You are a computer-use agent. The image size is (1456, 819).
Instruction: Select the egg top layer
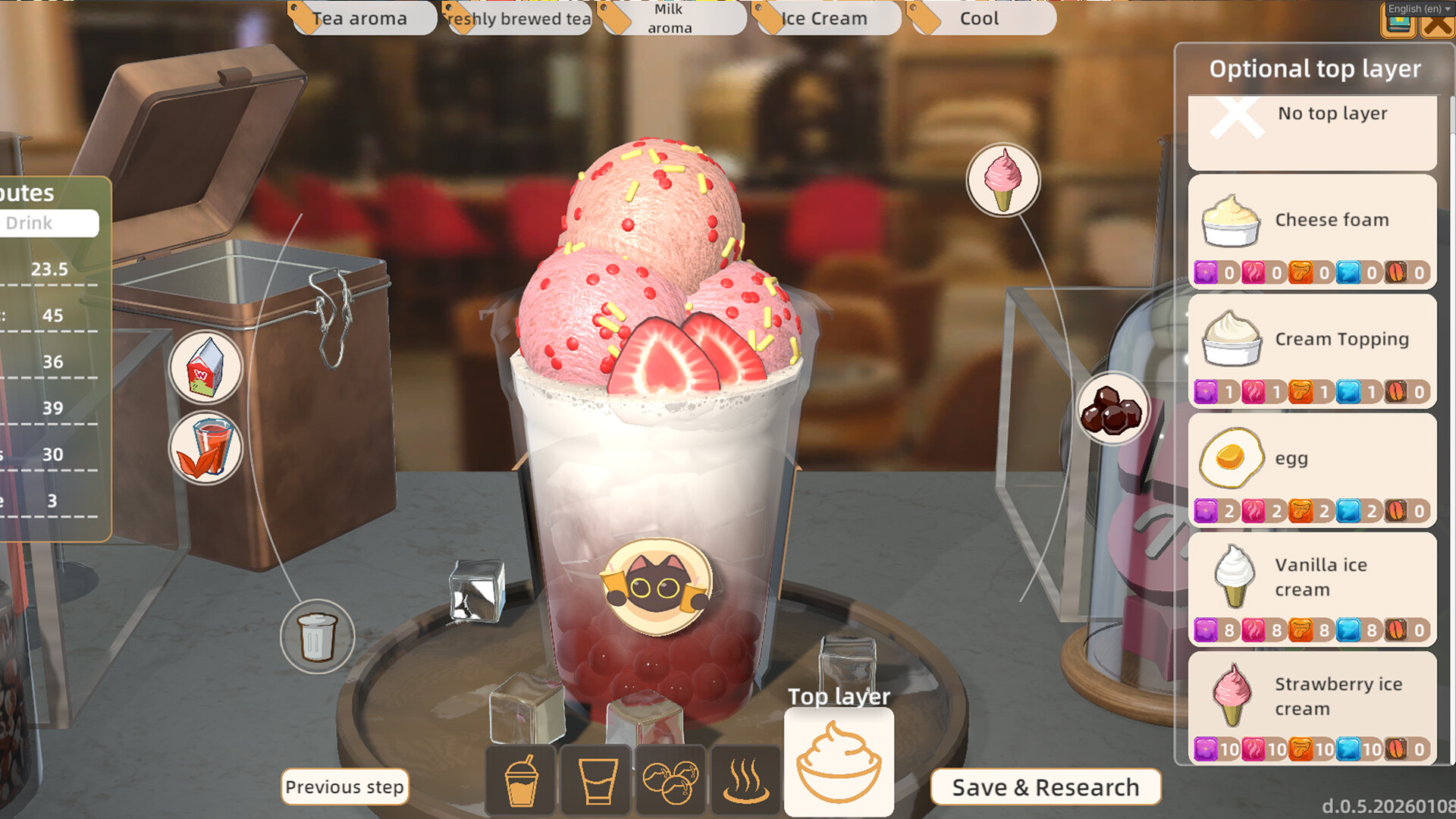point(1312,469)
